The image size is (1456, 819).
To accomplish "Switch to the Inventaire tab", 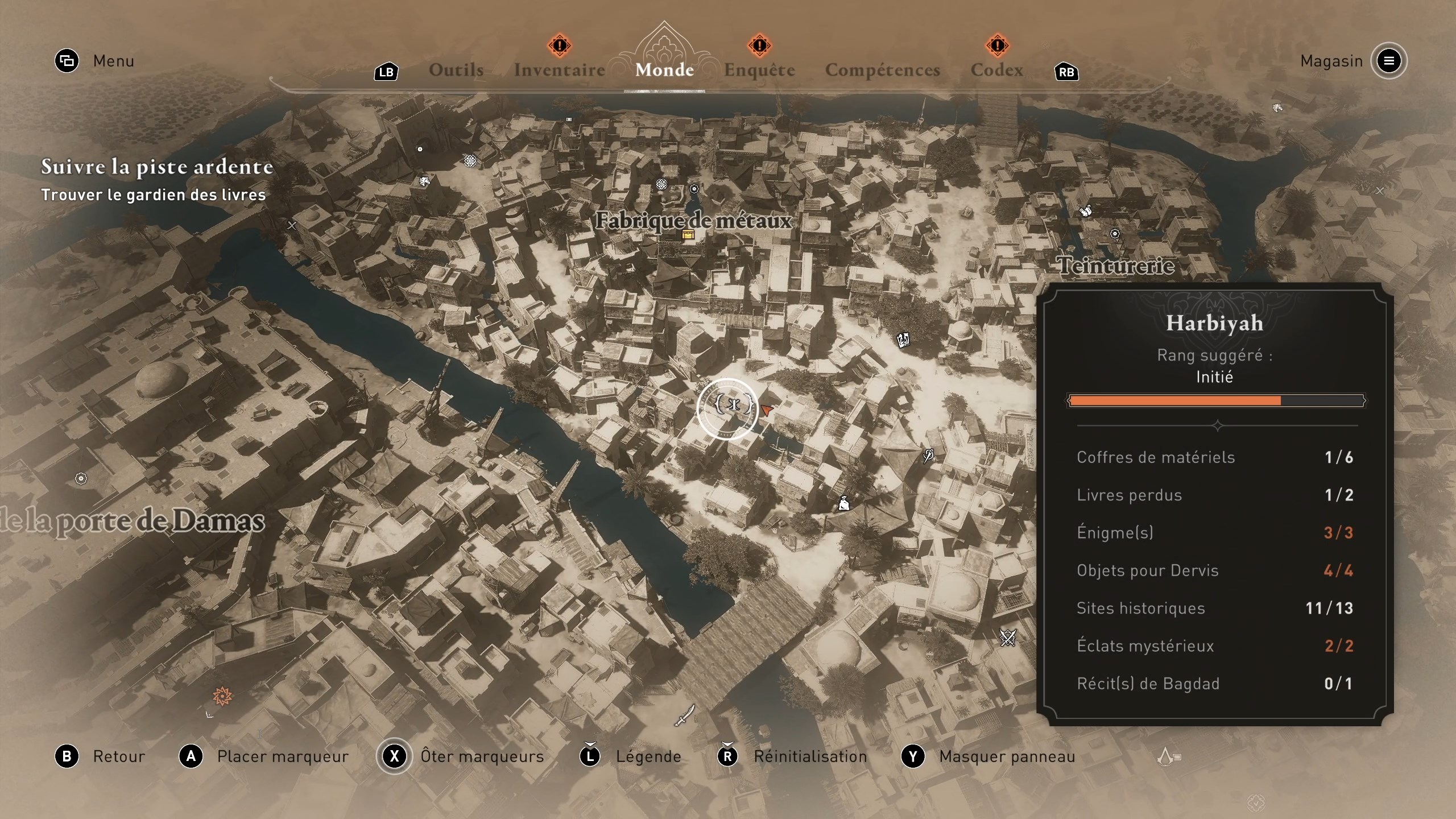I will click(x=559, y=69).
